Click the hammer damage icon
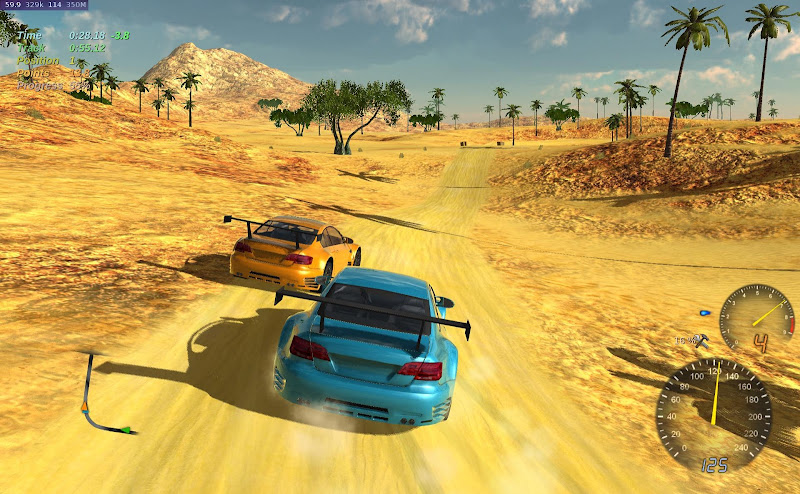Image resolution: width=800 pixels, height=494 pixels. pos(703,340)
